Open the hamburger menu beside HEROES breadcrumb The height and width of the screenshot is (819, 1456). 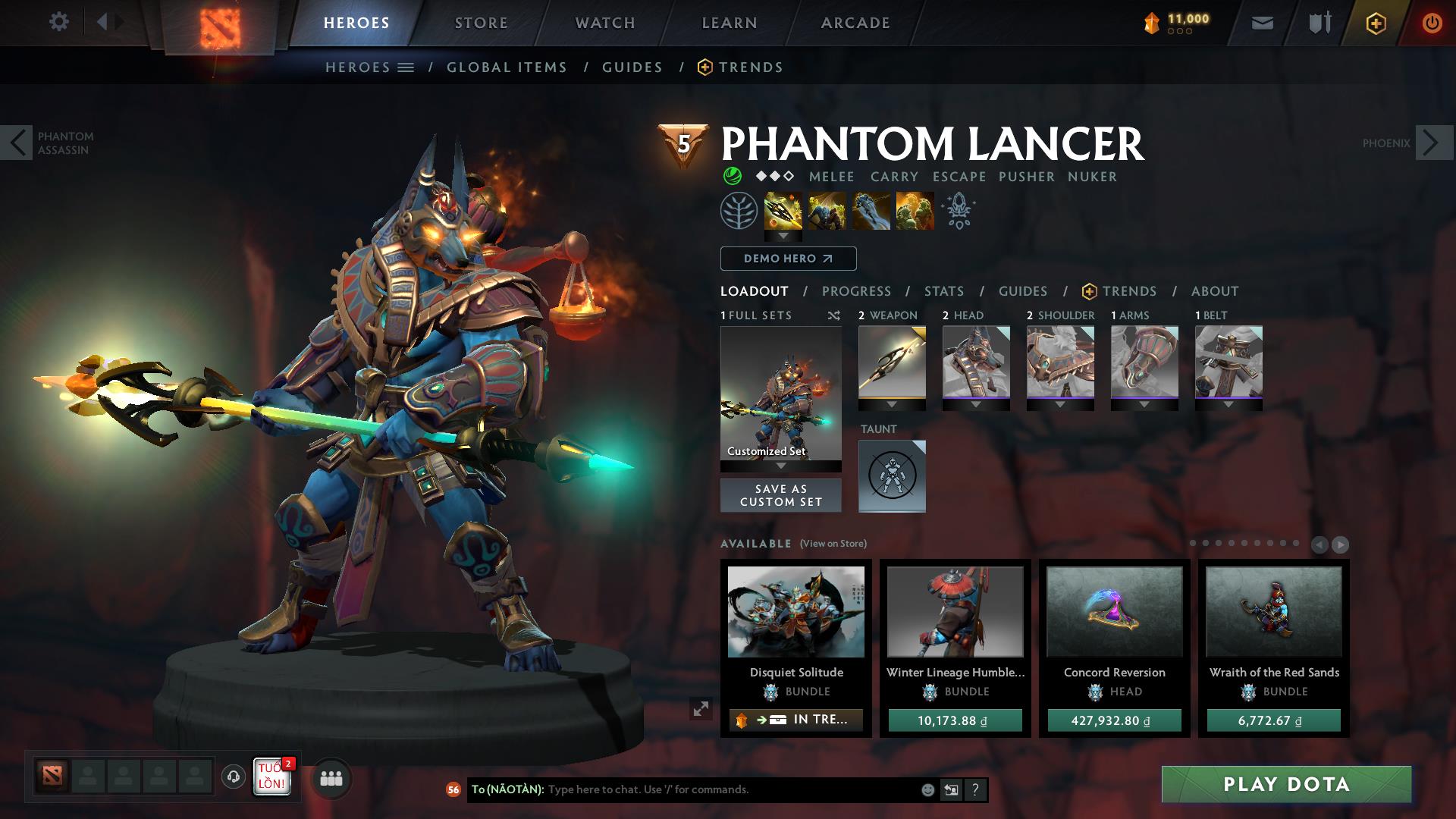(407, 67)
